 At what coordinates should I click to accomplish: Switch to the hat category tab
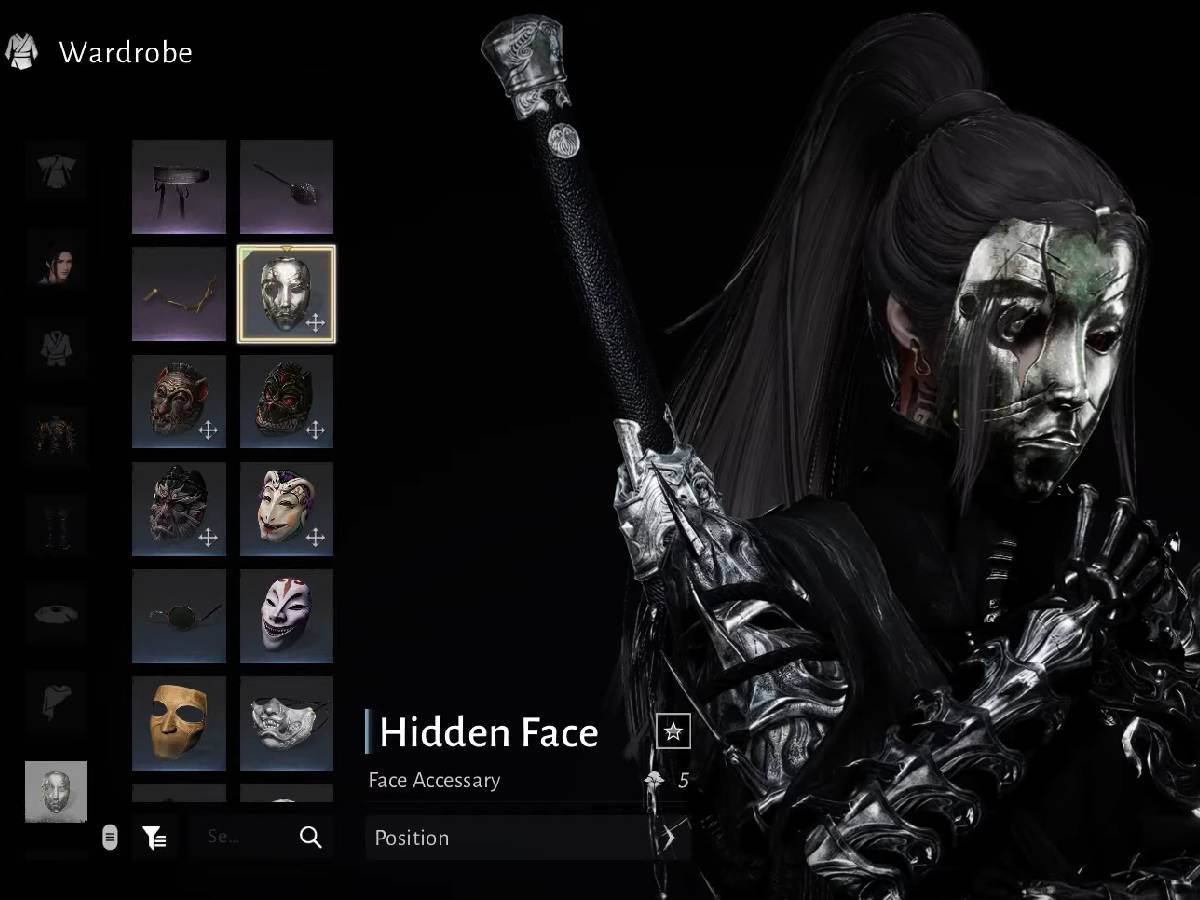pos(56,613)
